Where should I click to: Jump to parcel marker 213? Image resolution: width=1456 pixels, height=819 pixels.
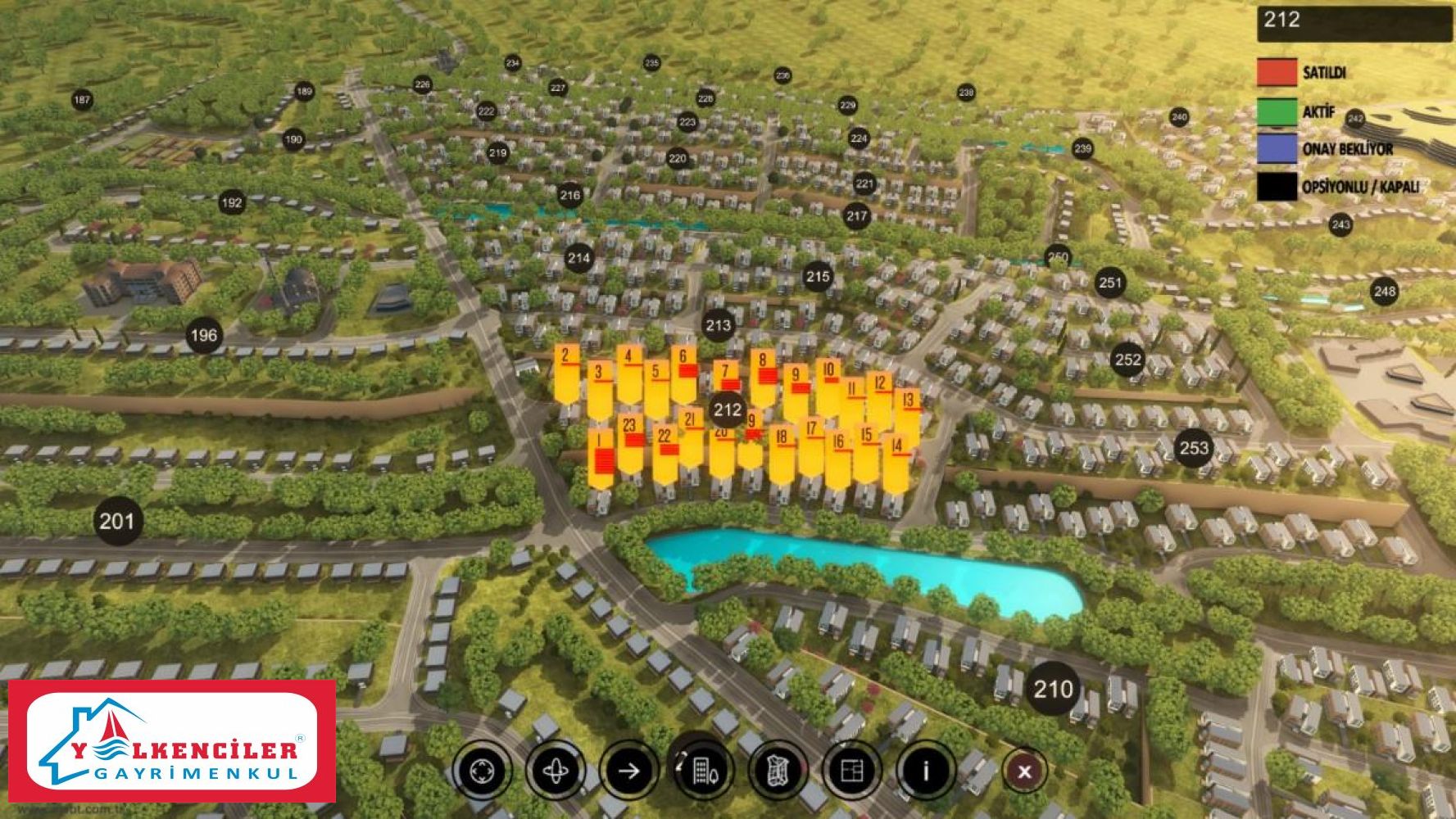coord(719,325)
